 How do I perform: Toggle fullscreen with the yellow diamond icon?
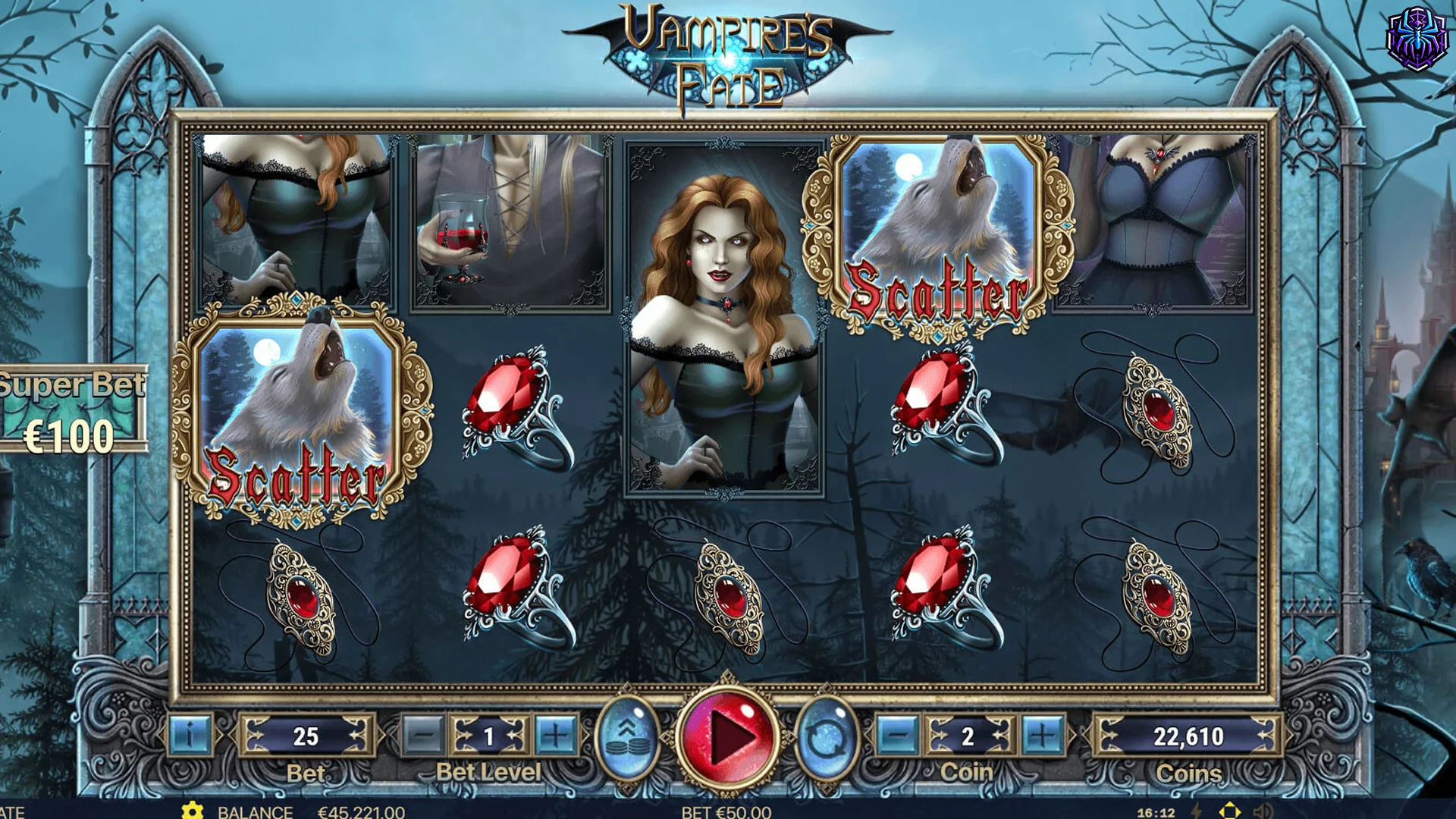pos(1230,811)
